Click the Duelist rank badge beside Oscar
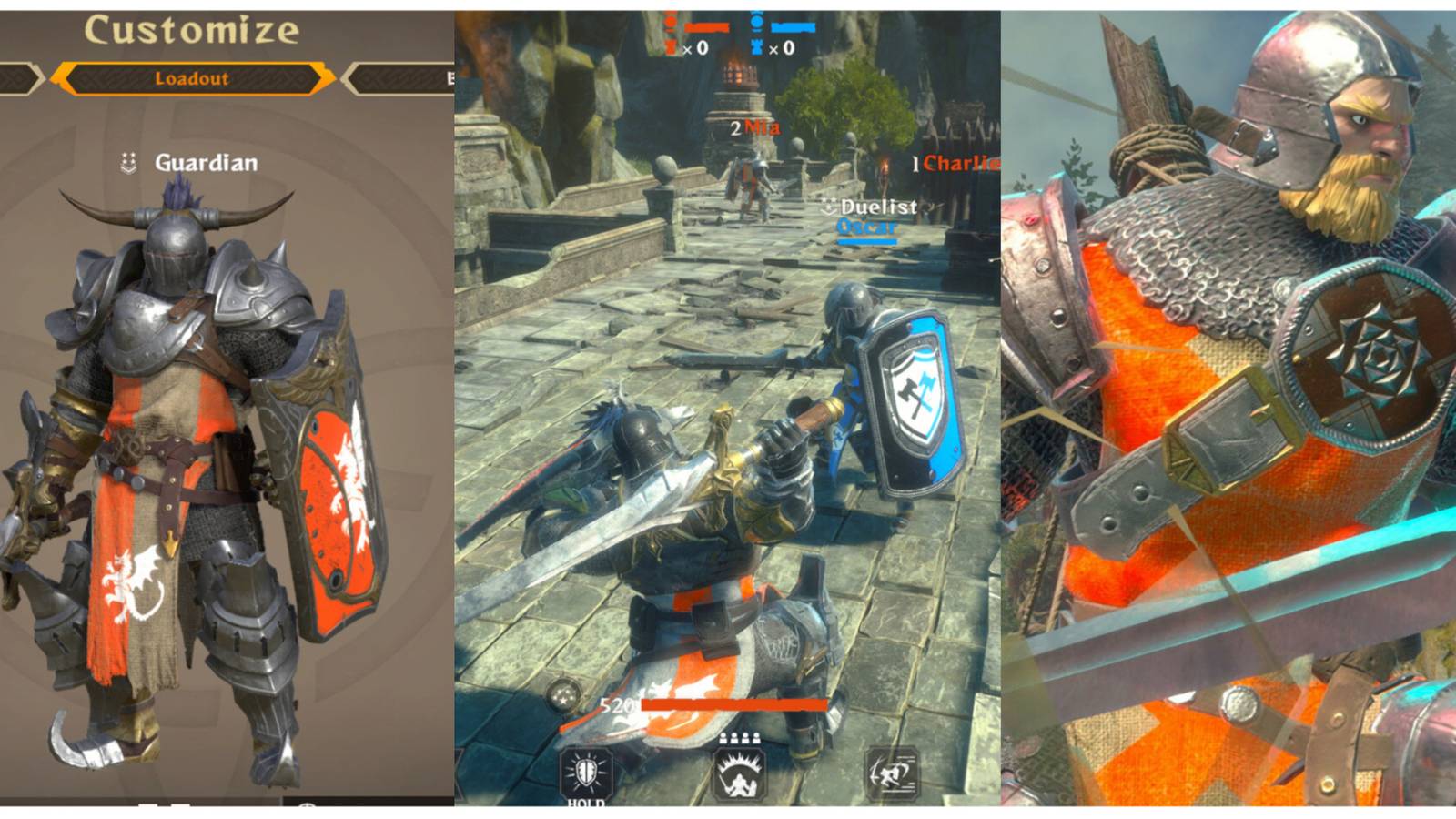The image size is (1456, 819). click(x=828, y=207)
